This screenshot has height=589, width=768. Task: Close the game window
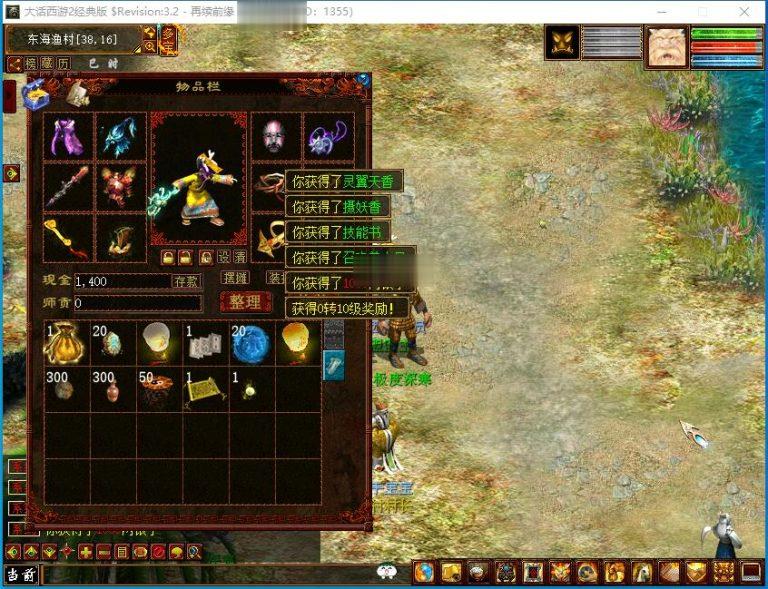coord(745,12)
